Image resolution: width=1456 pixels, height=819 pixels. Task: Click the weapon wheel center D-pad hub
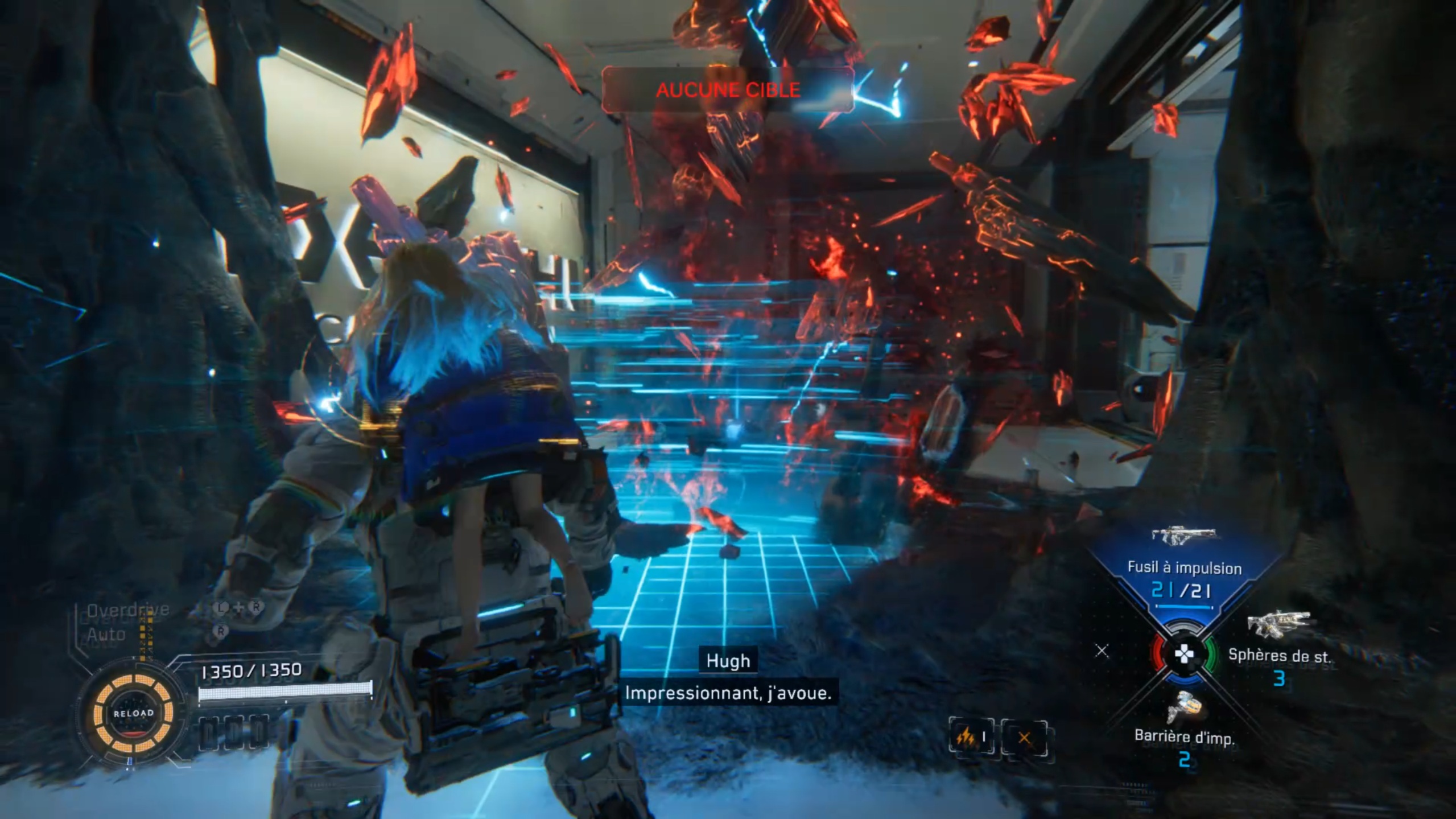tap(1183, 655)
